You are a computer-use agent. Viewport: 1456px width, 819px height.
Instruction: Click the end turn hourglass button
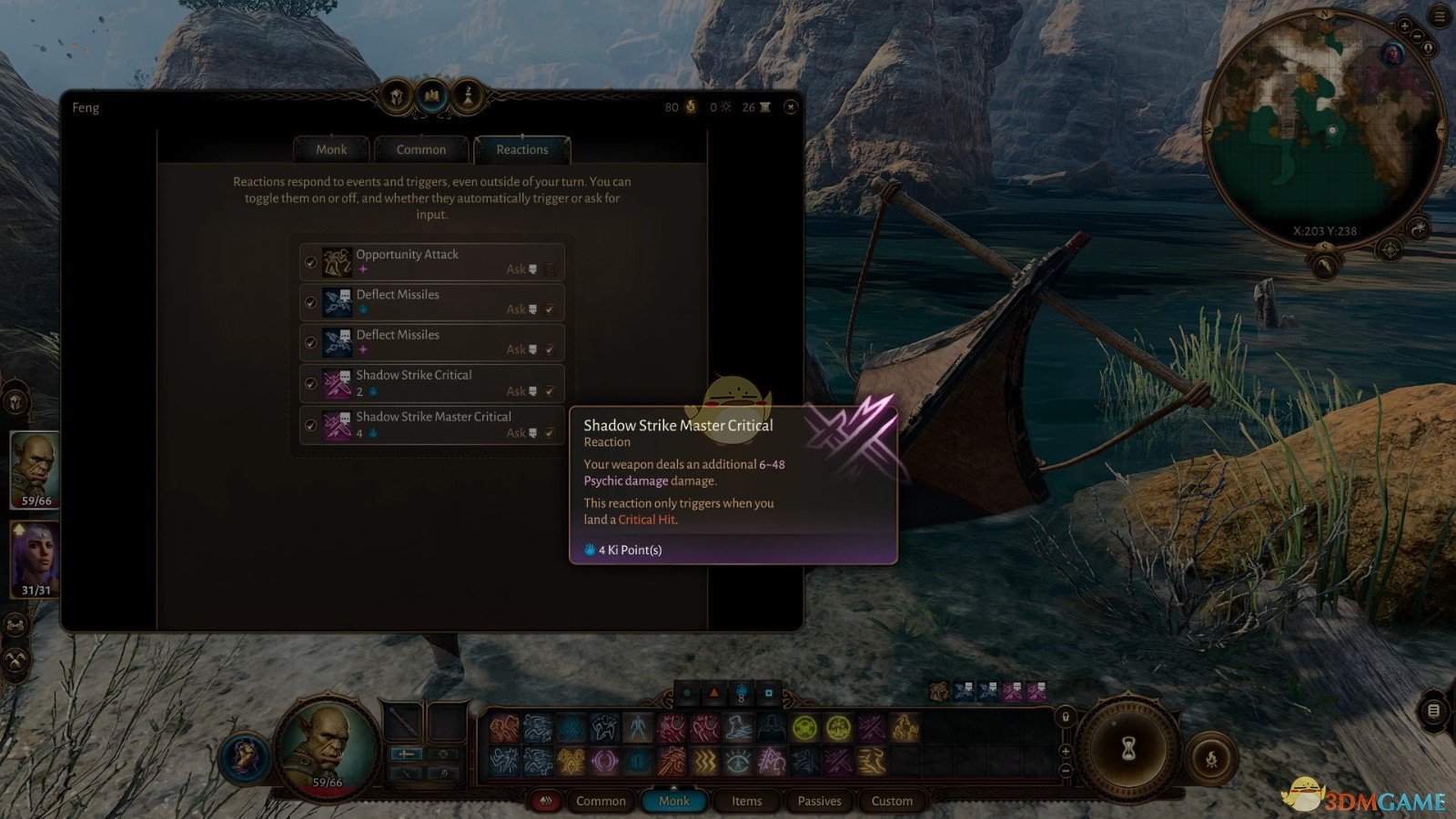[1129, 749]
